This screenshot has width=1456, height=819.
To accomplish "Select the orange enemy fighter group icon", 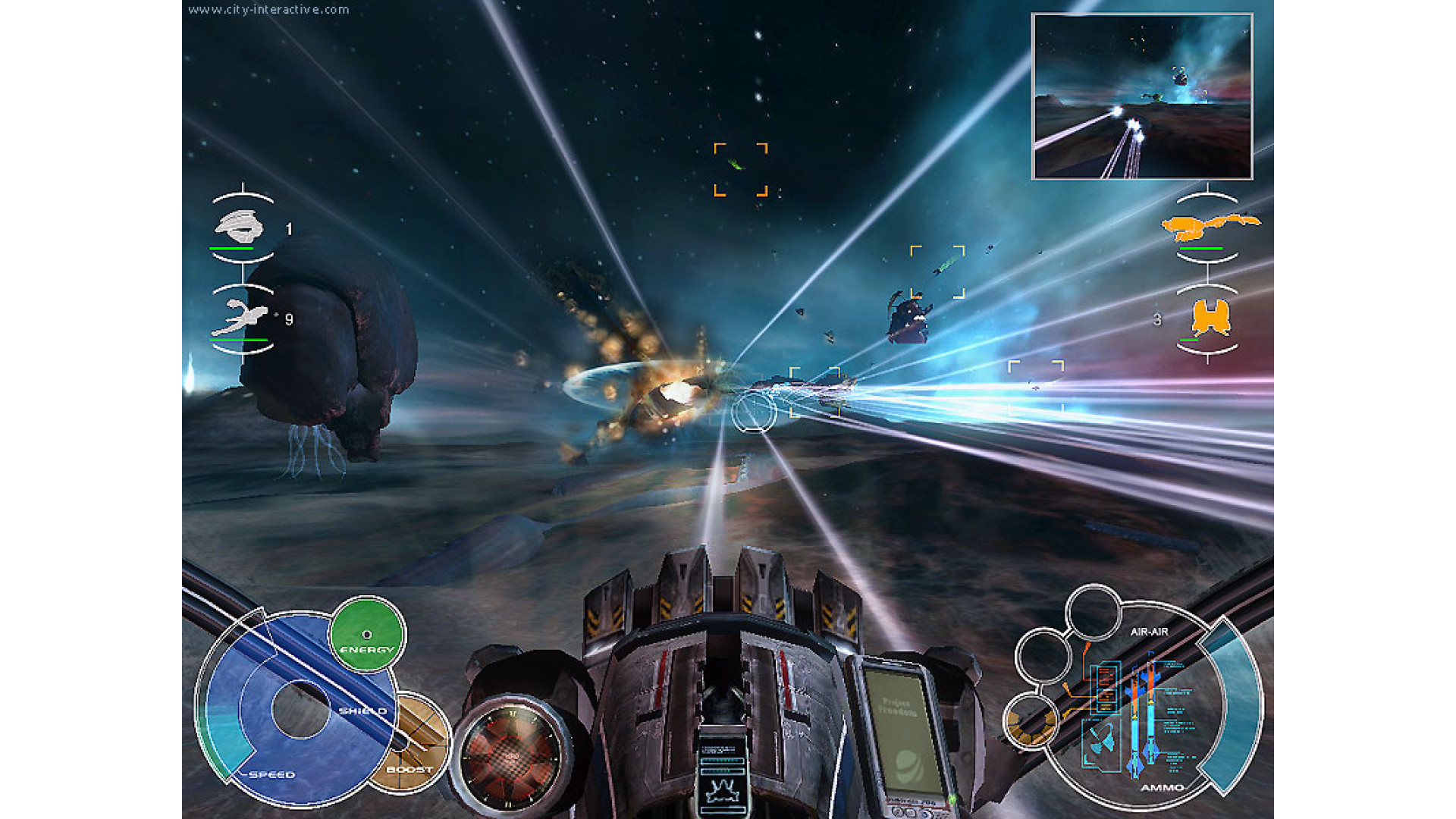I will [1210, 317].
